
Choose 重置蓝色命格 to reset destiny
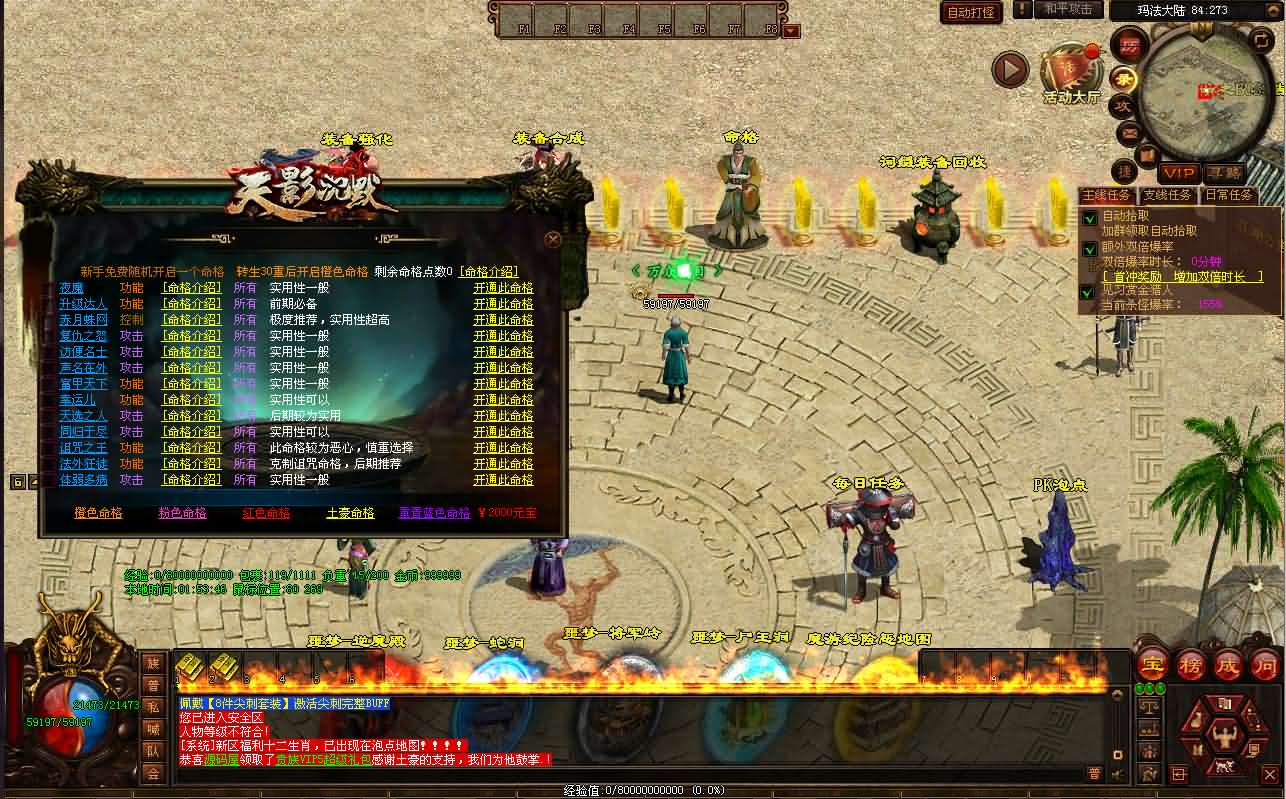coord(434,513)
